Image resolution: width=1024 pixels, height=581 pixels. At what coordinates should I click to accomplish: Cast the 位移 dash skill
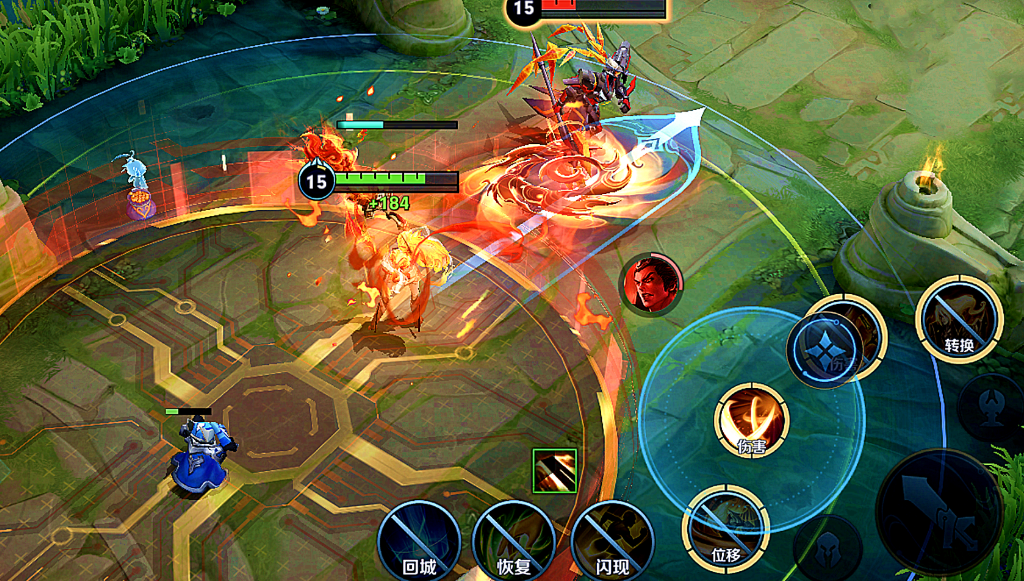[726, 528]
